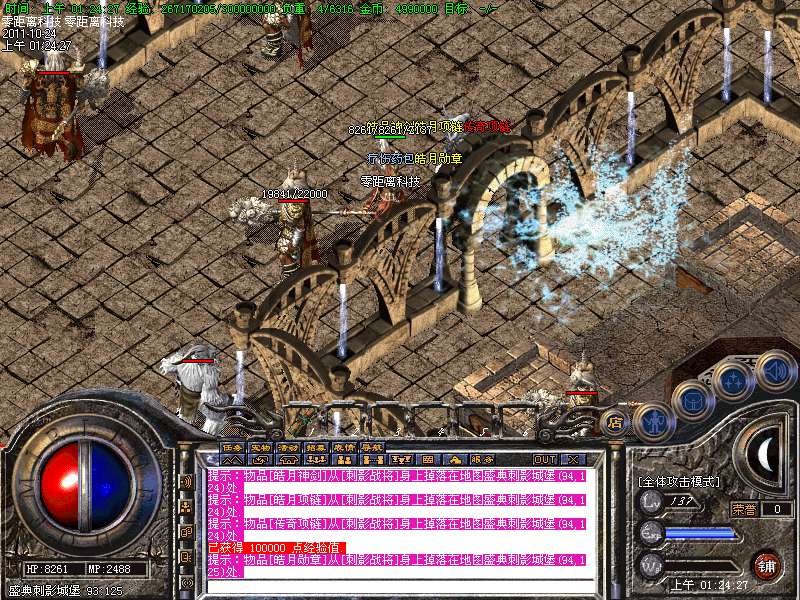Open the 店 shop round button
The image size is (800, 600).
click(614, 422)
